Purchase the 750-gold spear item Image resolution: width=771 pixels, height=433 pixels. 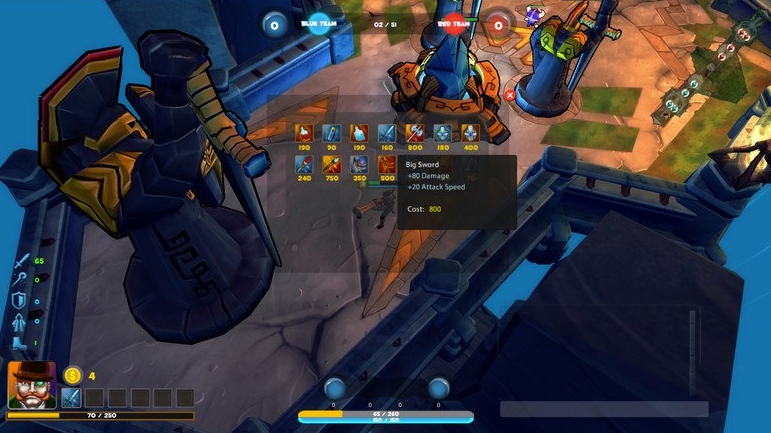[x=332, y=164]
